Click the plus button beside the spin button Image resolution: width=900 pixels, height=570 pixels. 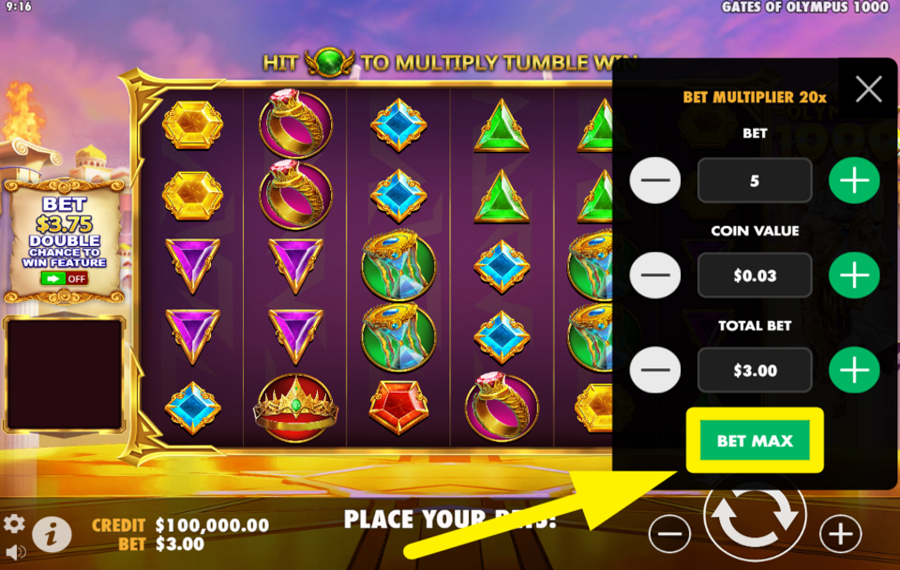(x=841, y=533)
